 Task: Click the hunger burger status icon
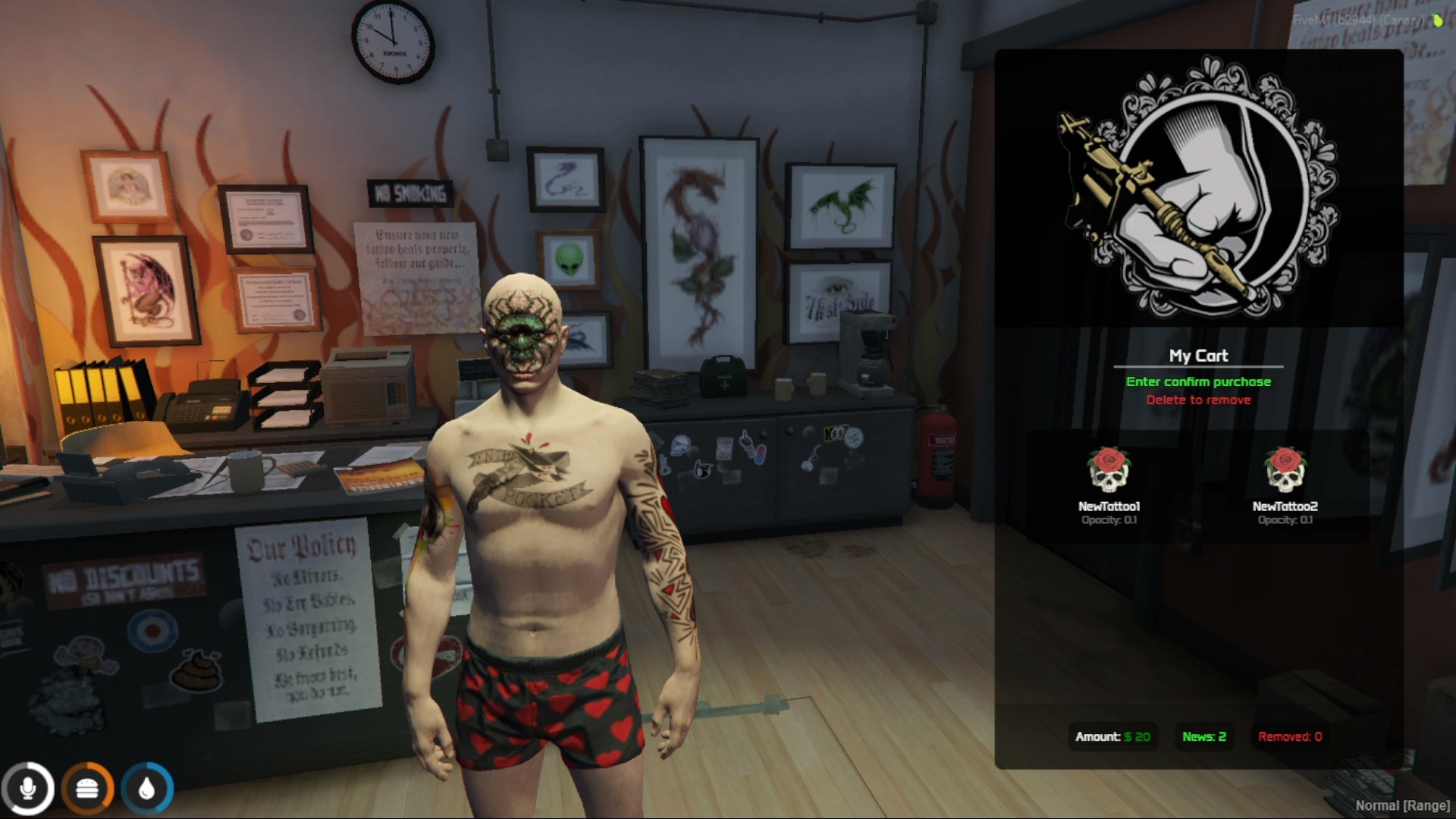pos(89,788)
